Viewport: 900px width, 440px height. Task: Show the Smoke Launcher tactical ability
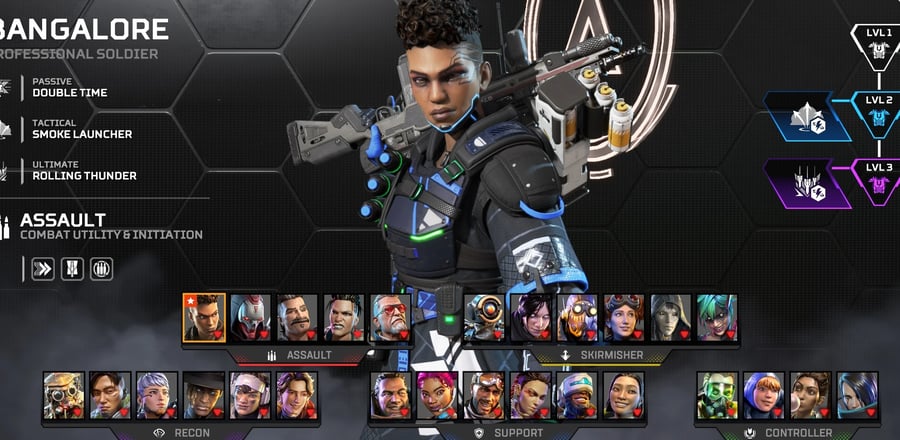[x=82, y=128]
